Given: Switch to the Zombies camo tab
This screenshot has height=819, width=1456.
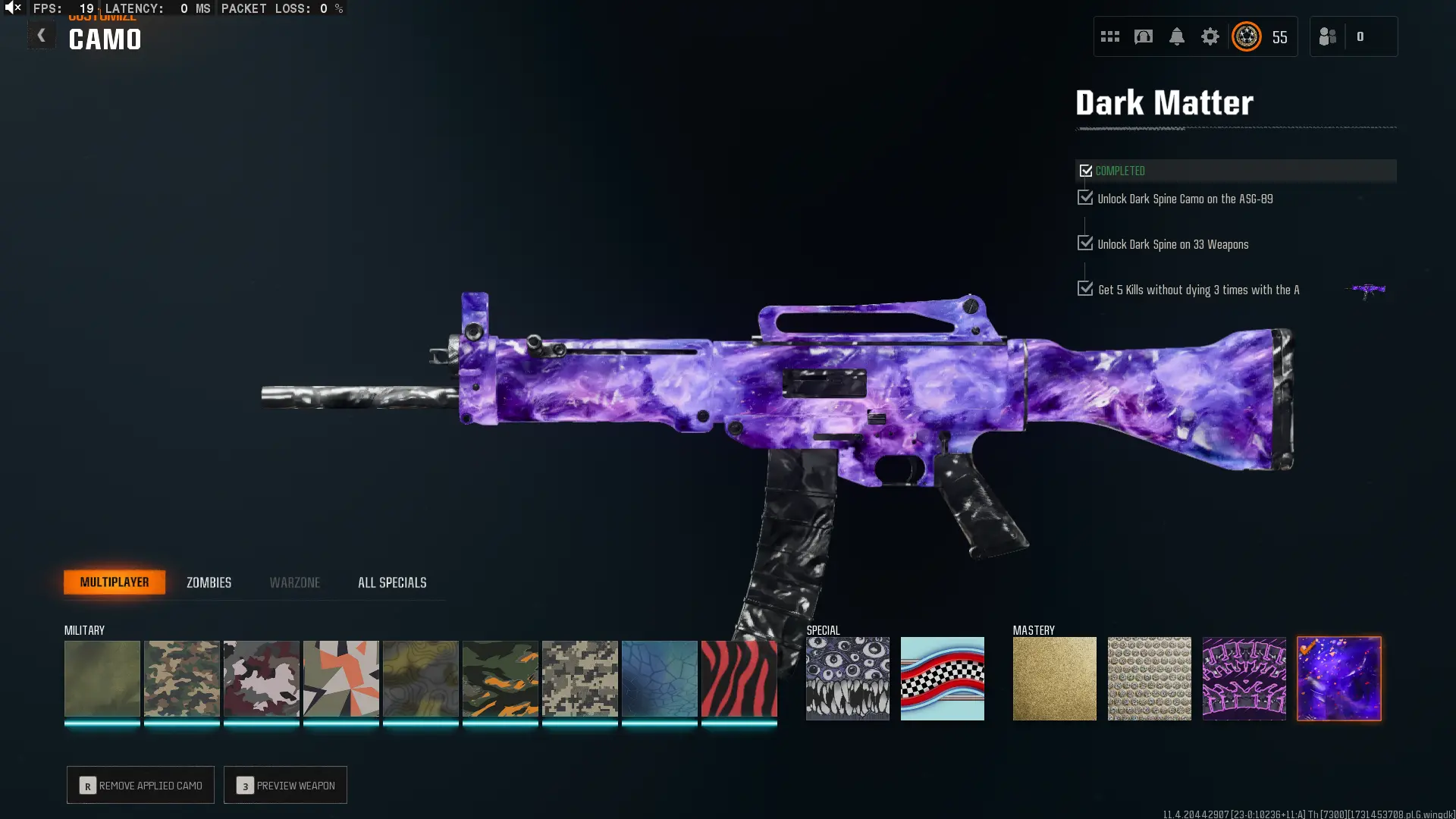Looking at the screenshot, I should pos(209,582).
